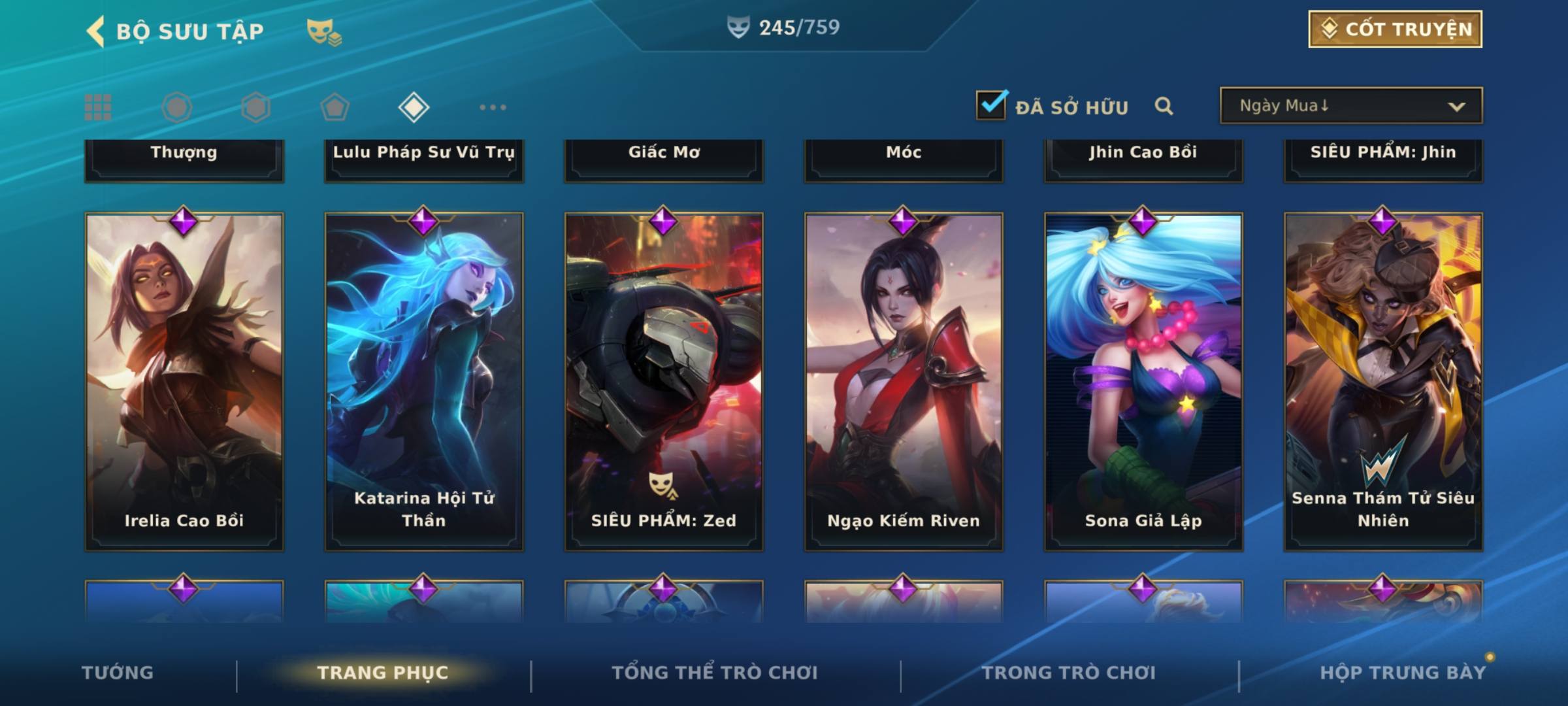Go to the Hộp Trưng Bày tab
This screenshot has width=1568, height=706.
point(1403,673)
